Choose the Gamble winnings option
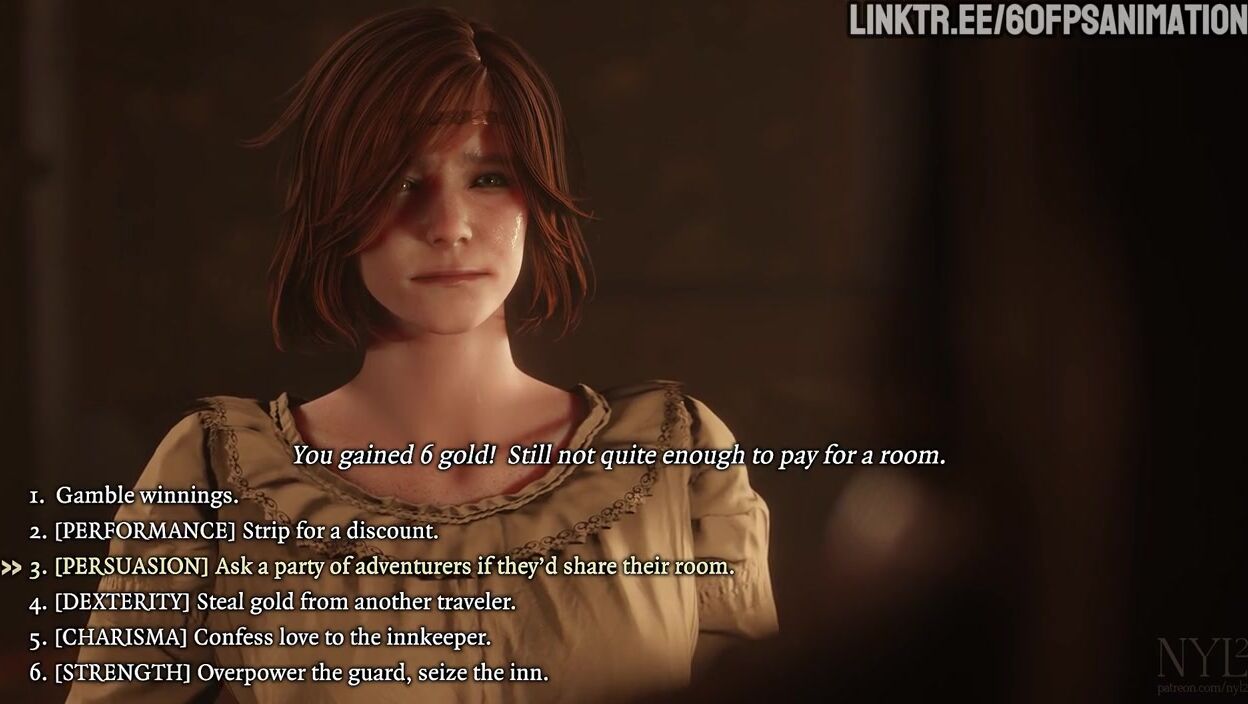 tap(147, 495)
